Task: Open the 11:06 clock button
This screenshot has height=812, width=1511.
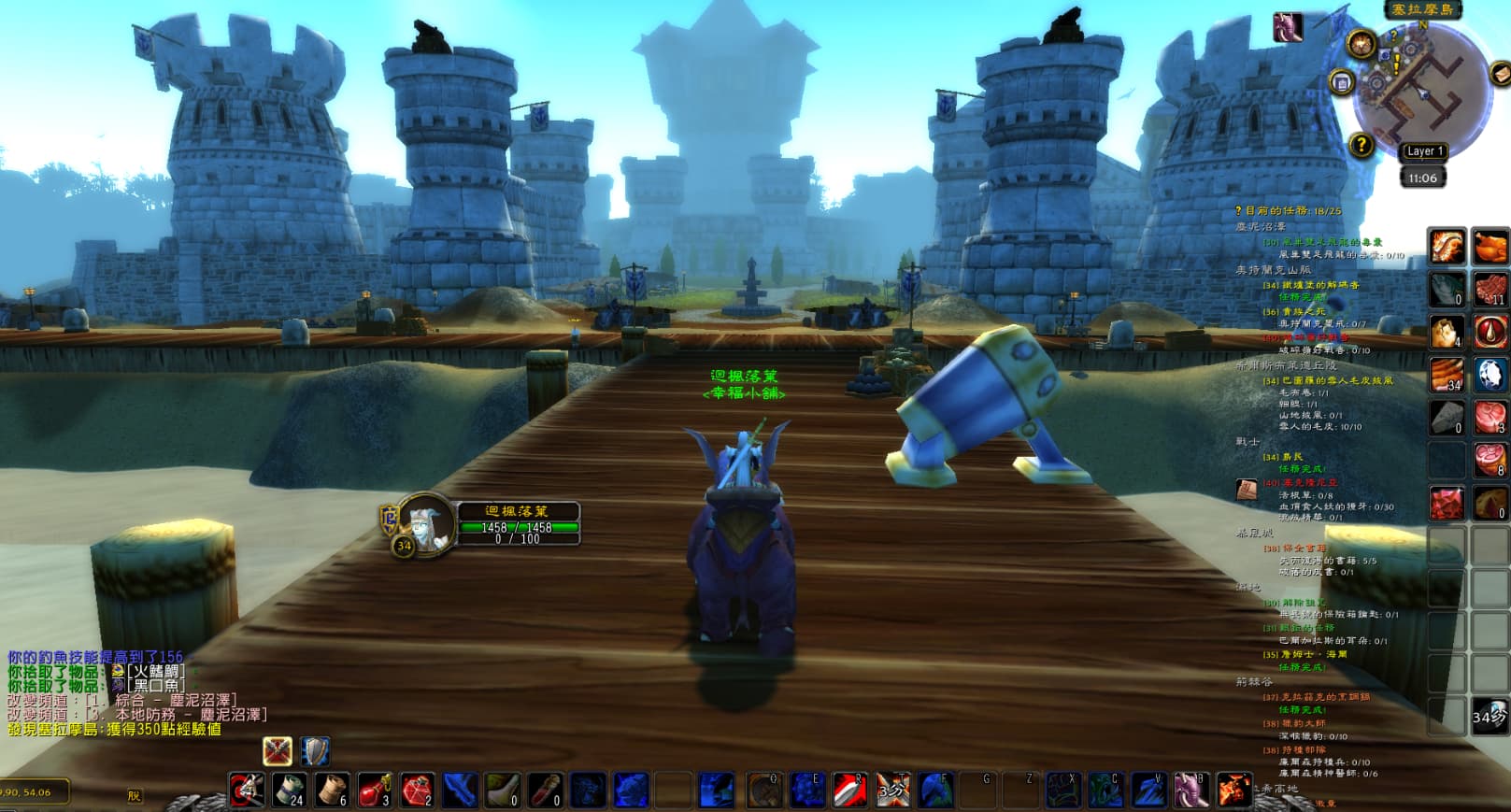Action: coord(1422,178)
